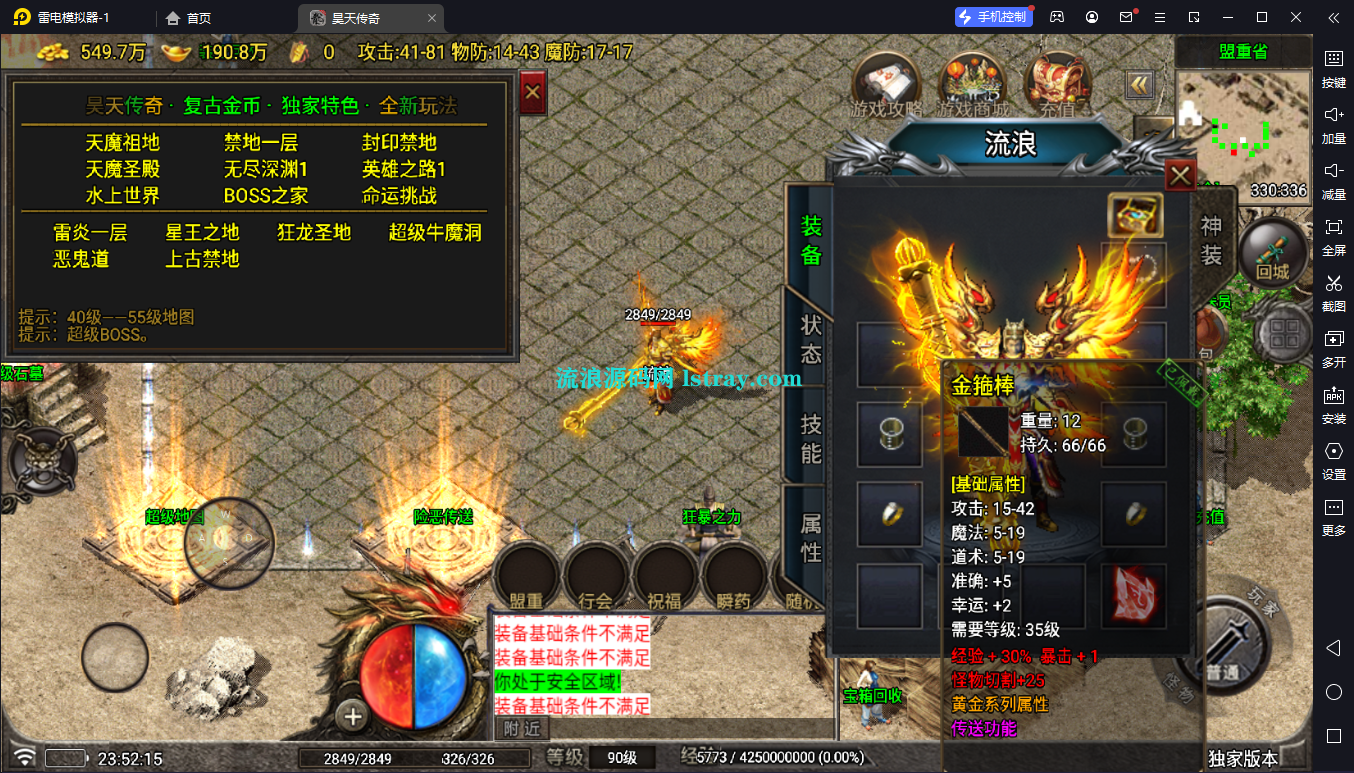Select 封印禁地 map entry
This screenshot has width=1354, height=773.
(x=399, y=143)
